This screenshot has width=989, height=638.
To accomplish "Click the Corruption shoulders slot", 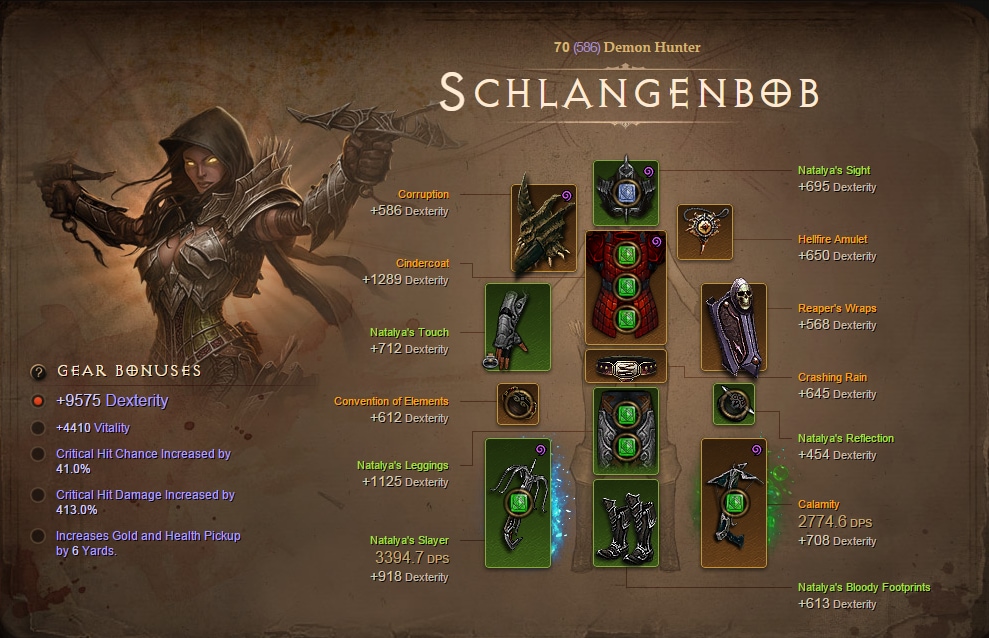I will pos(544,228).
